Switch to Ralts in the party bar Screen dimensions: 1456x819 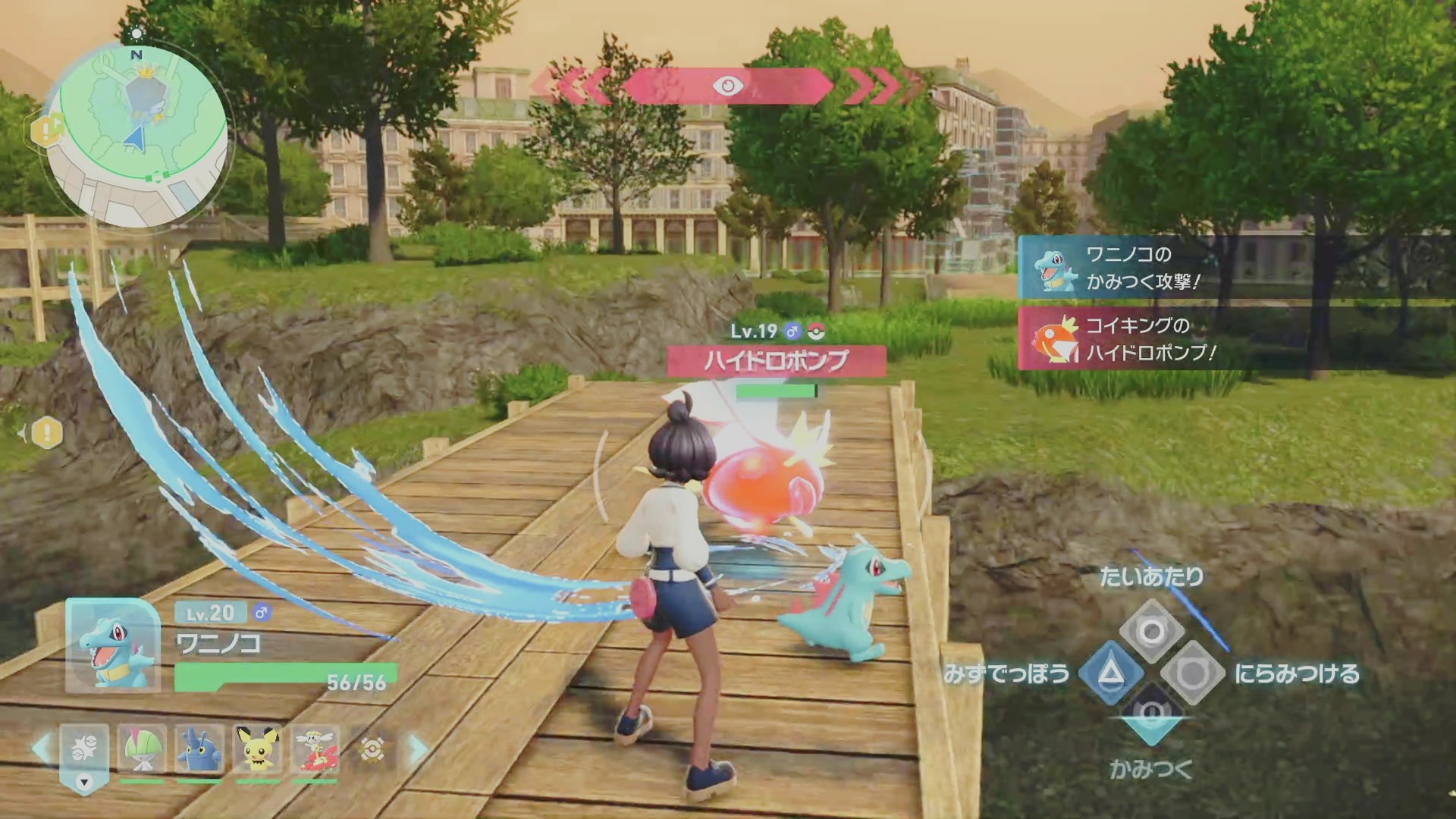[x=142, y=749]
